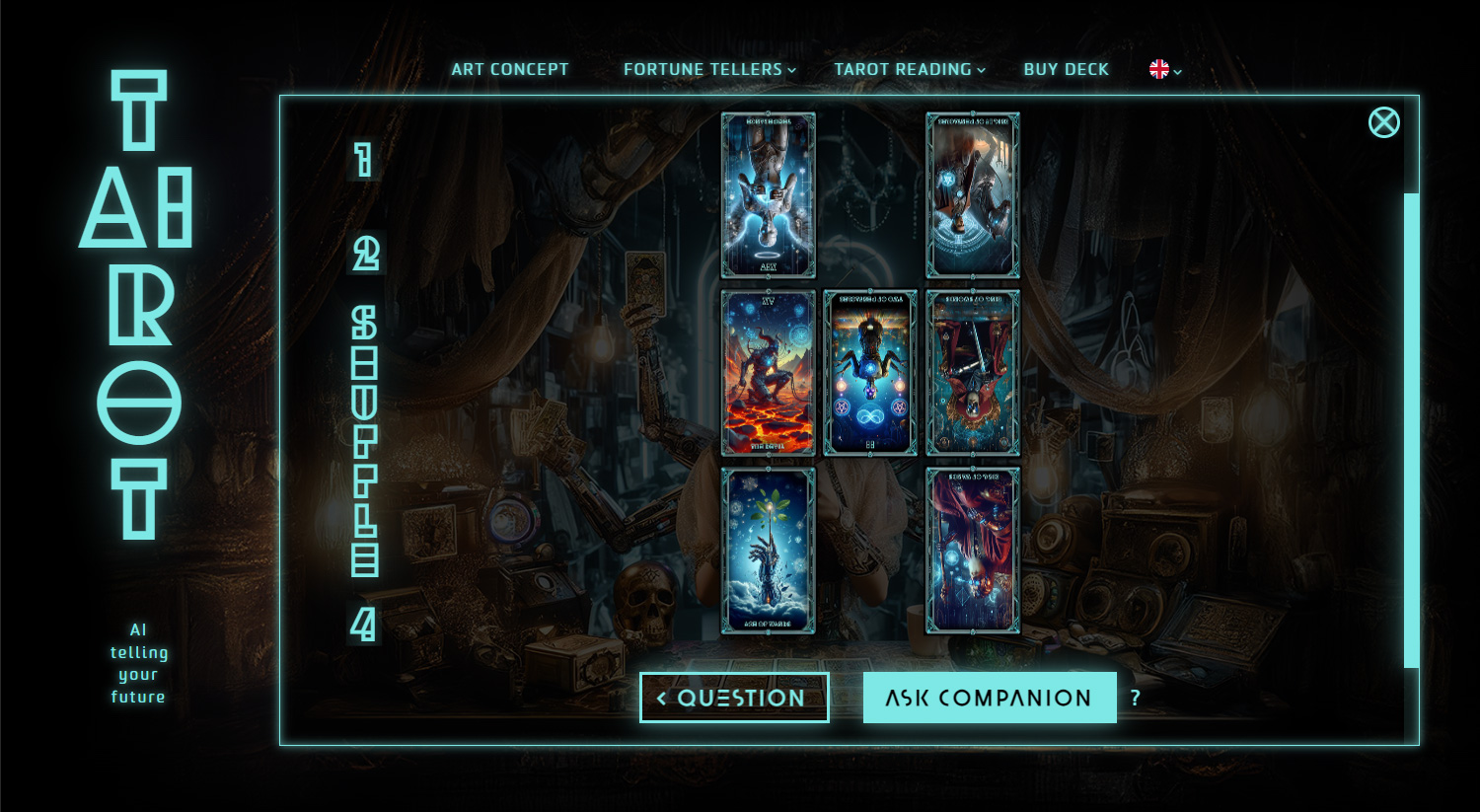Select the Shuffle step

(x=365, y=441)
